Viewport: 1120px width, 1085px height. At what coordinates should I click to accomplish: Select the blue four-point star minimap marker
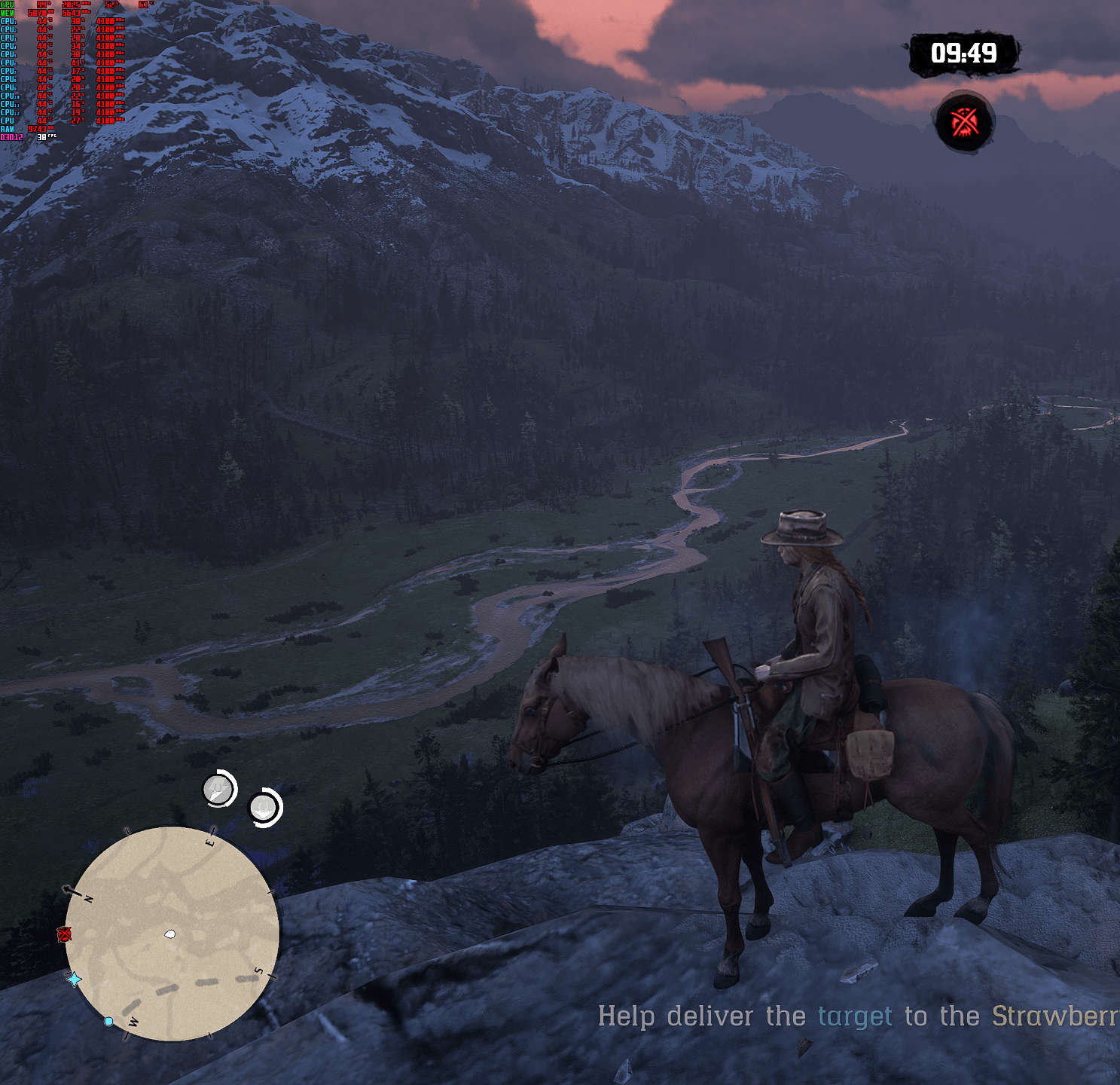pyautogui.click(x=75, y=980)
